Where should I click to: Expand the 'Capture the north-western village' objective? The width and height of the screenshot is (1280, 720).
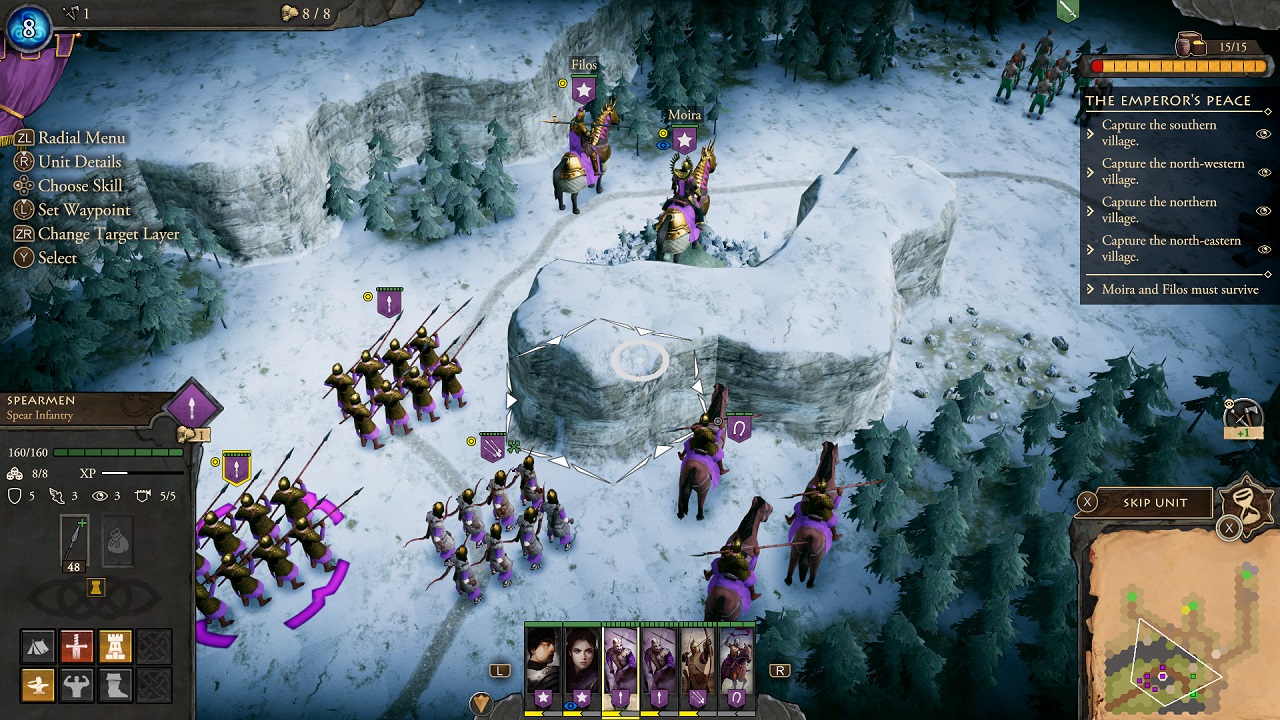(1089, 172)
